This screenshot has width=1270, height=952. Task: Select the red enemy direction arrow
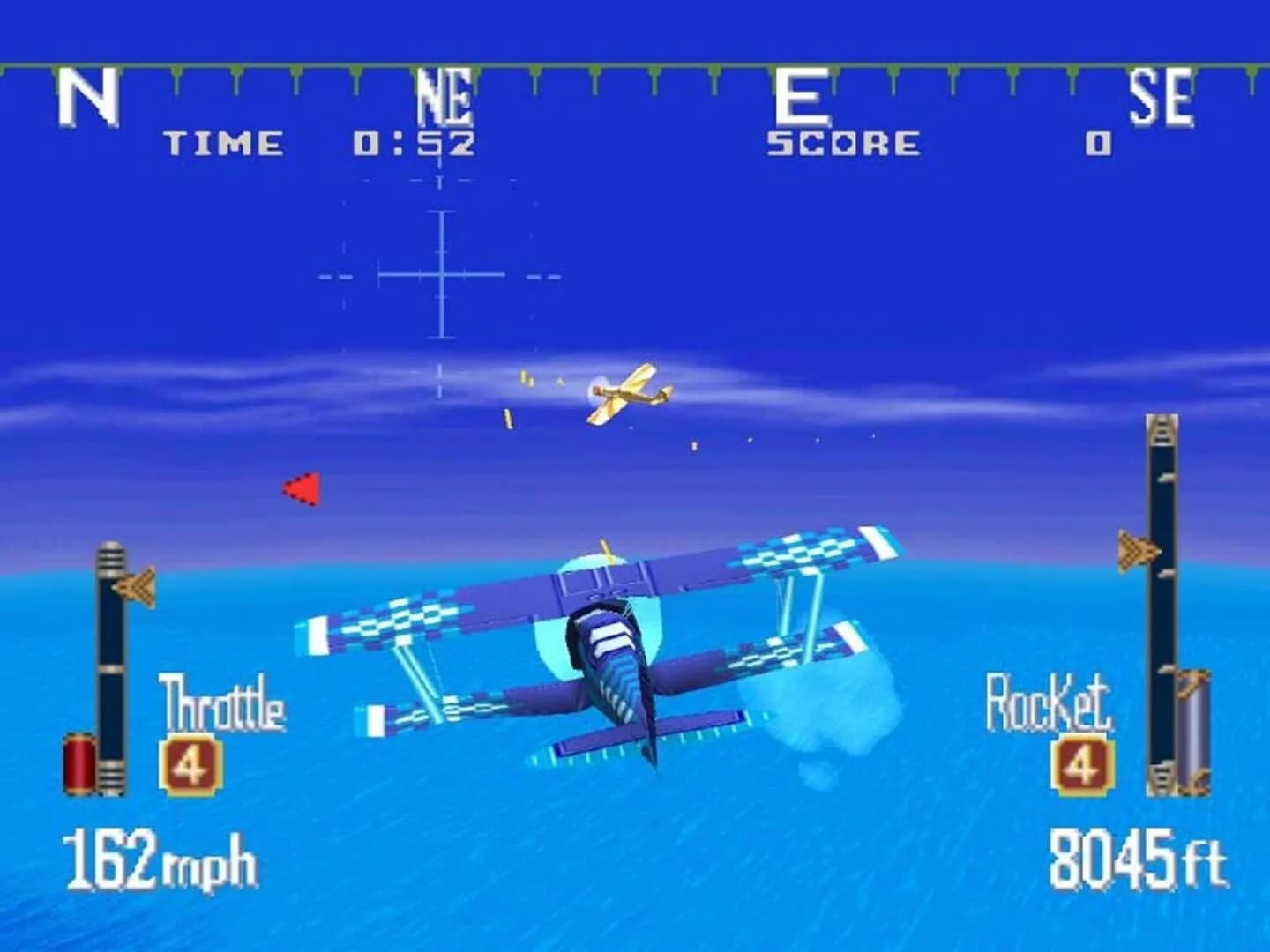[299, 487]
